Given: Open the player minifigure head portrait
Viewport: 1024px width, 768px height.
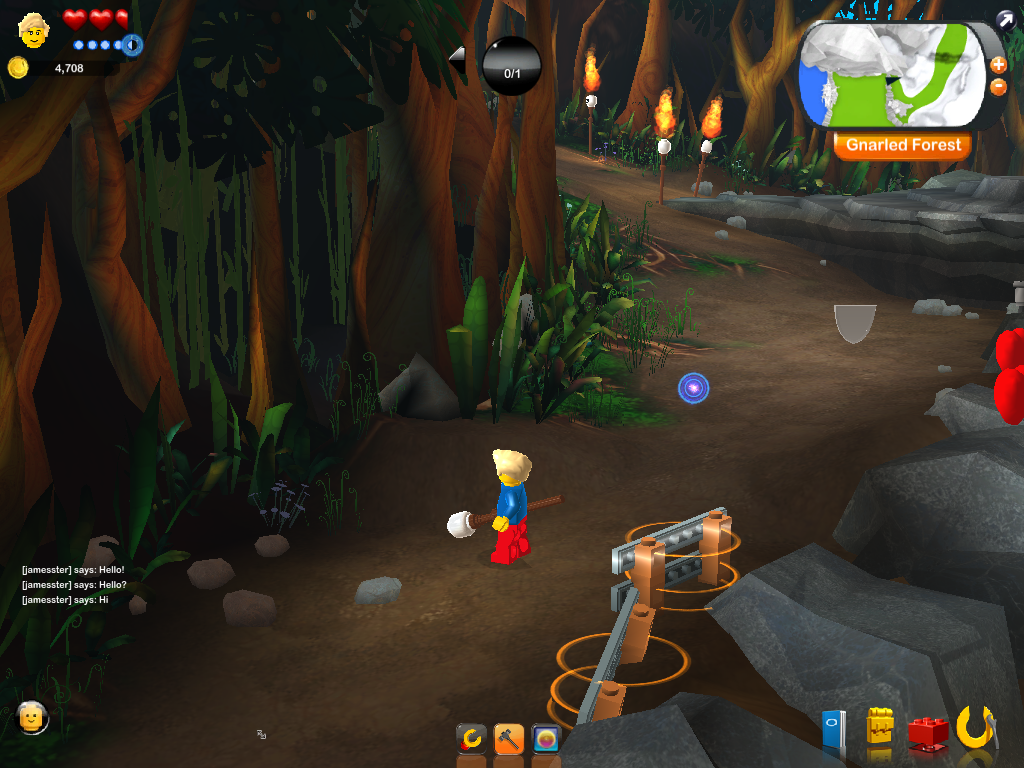Looking at the screenshot, I should pos(33,30).
